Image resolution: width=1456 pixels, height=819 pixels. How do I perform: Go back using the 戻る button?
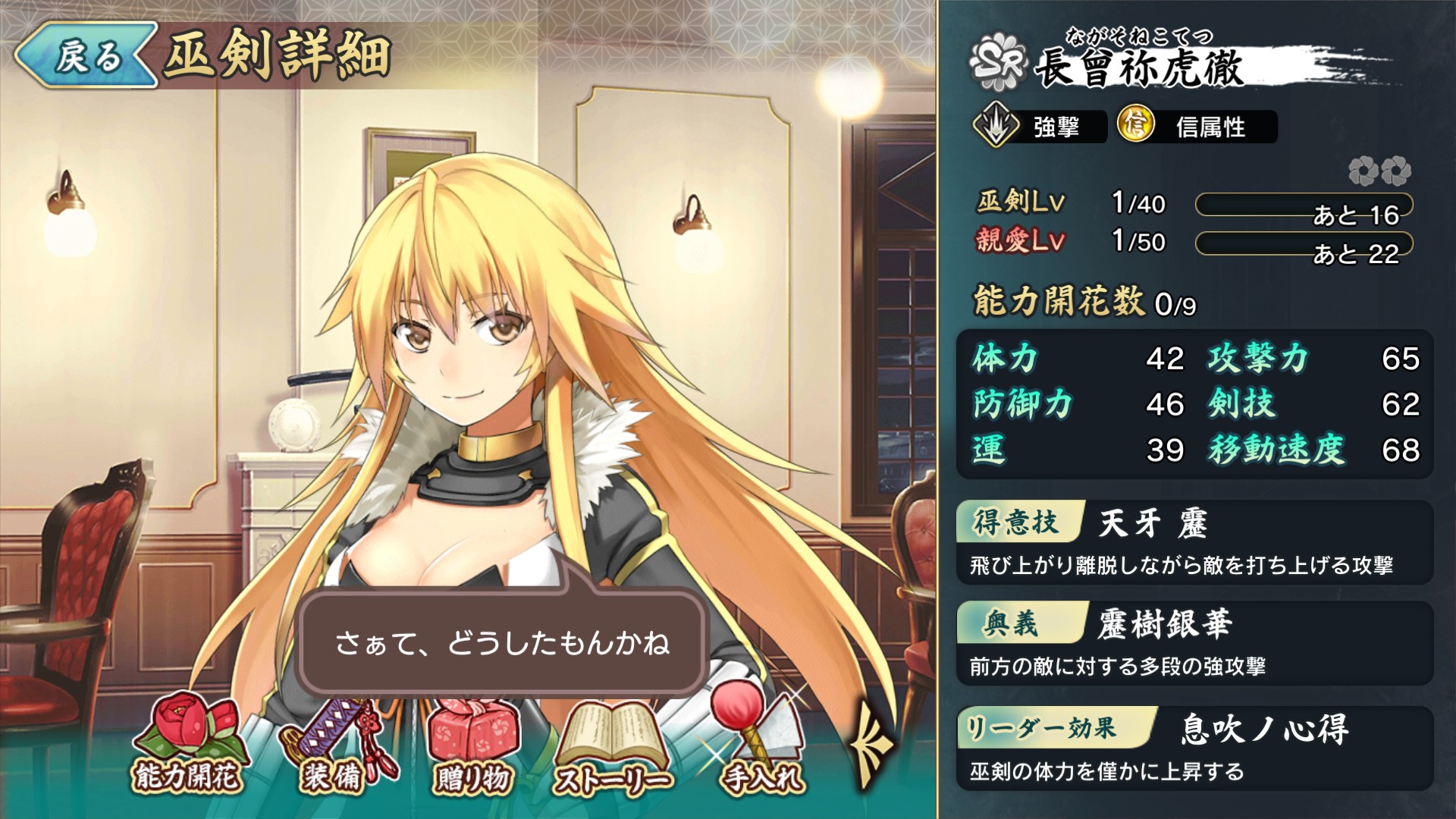85,55
